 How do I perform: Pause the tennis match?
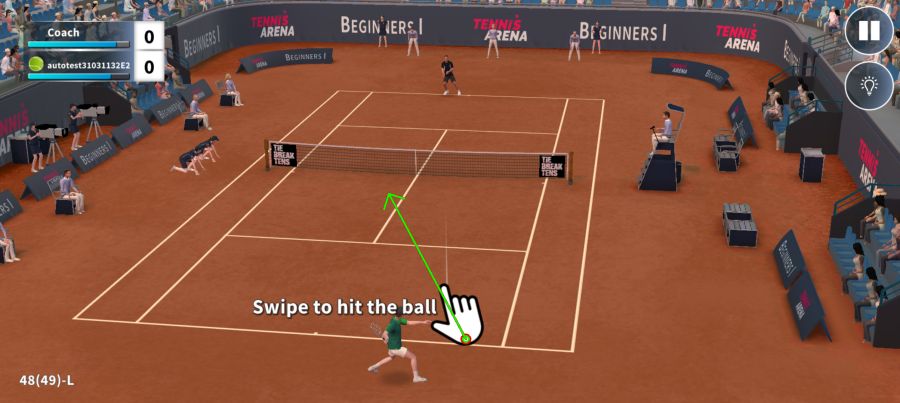869,31
